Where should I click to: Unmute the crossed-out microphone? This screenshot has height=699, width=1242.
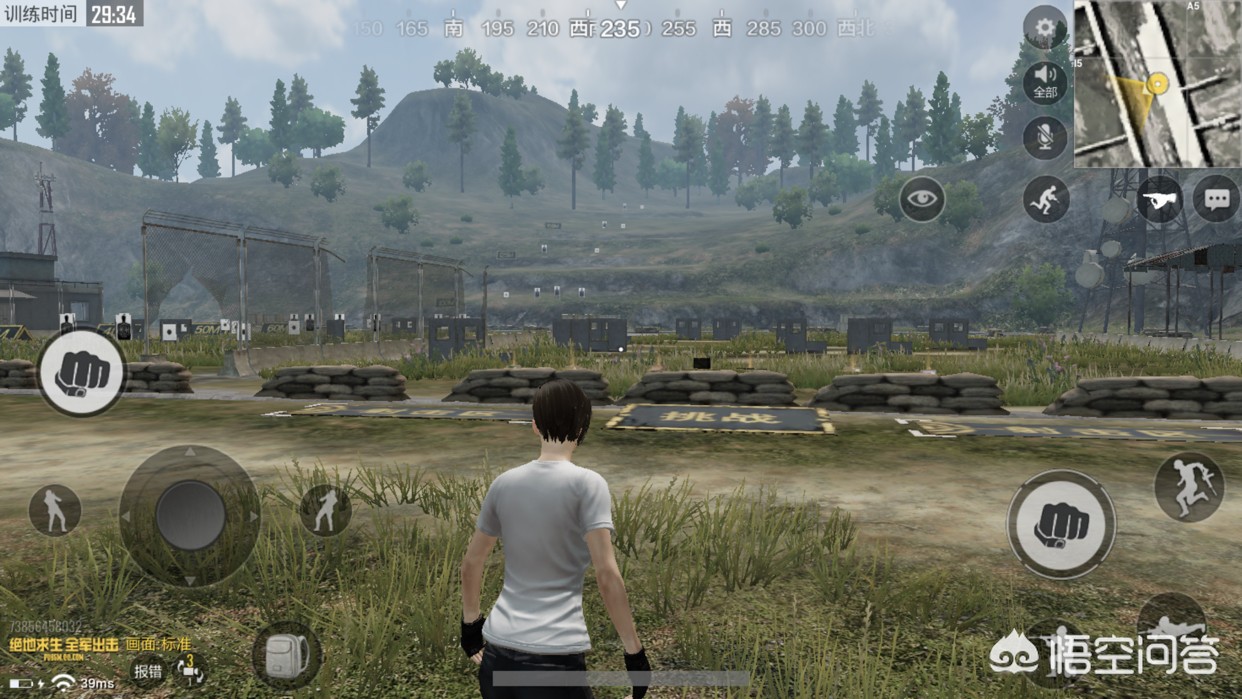point(1045,138)
